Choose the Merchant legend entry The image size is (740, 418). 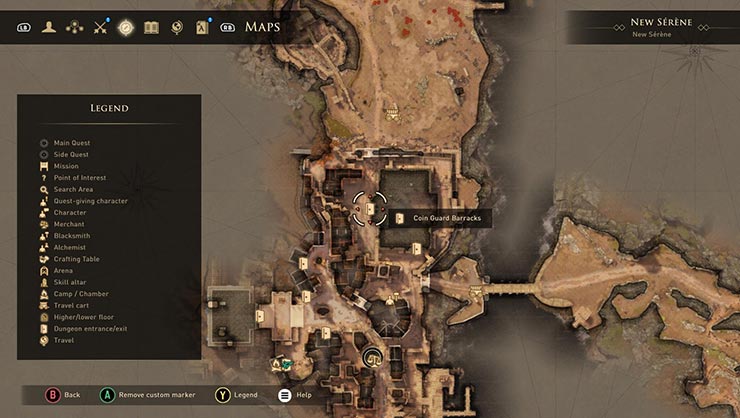pyautogui.click(x=69, y=224)
